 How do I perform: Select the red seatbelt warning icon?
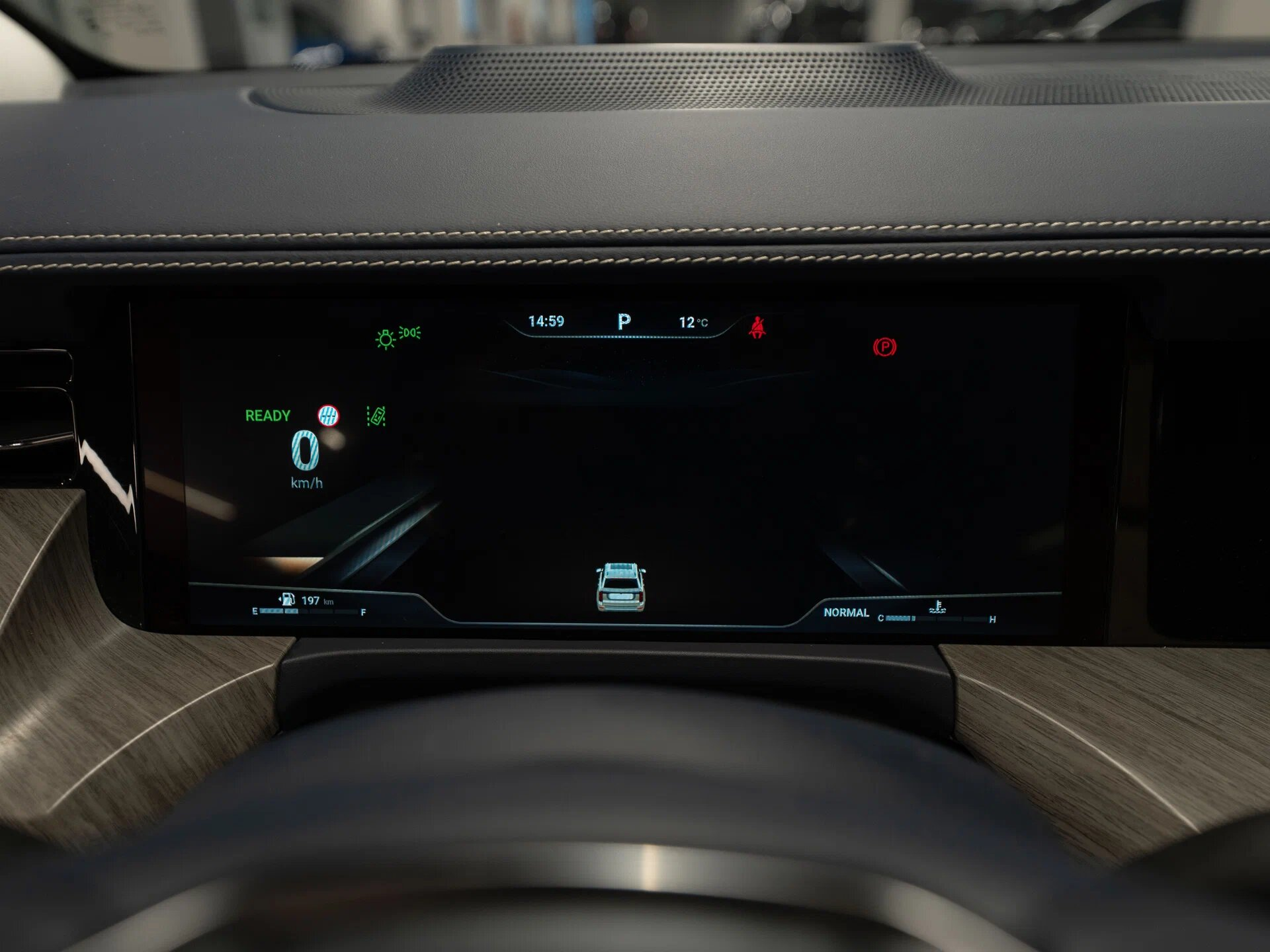[x=757, y=328]
